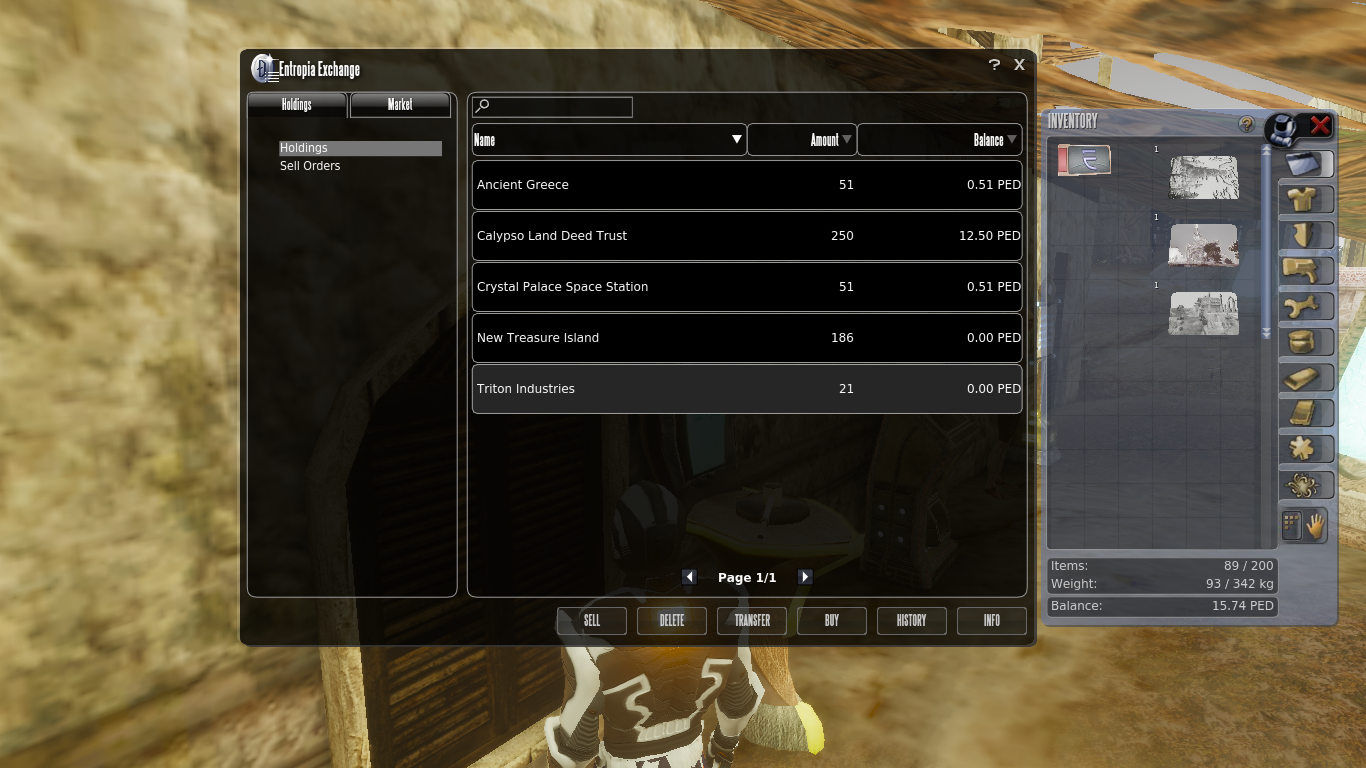Open Inventory help via the question mark icon
The height and width of the screenshot is (768, 1366).
pyautogui.click(x=1246, y=124)
